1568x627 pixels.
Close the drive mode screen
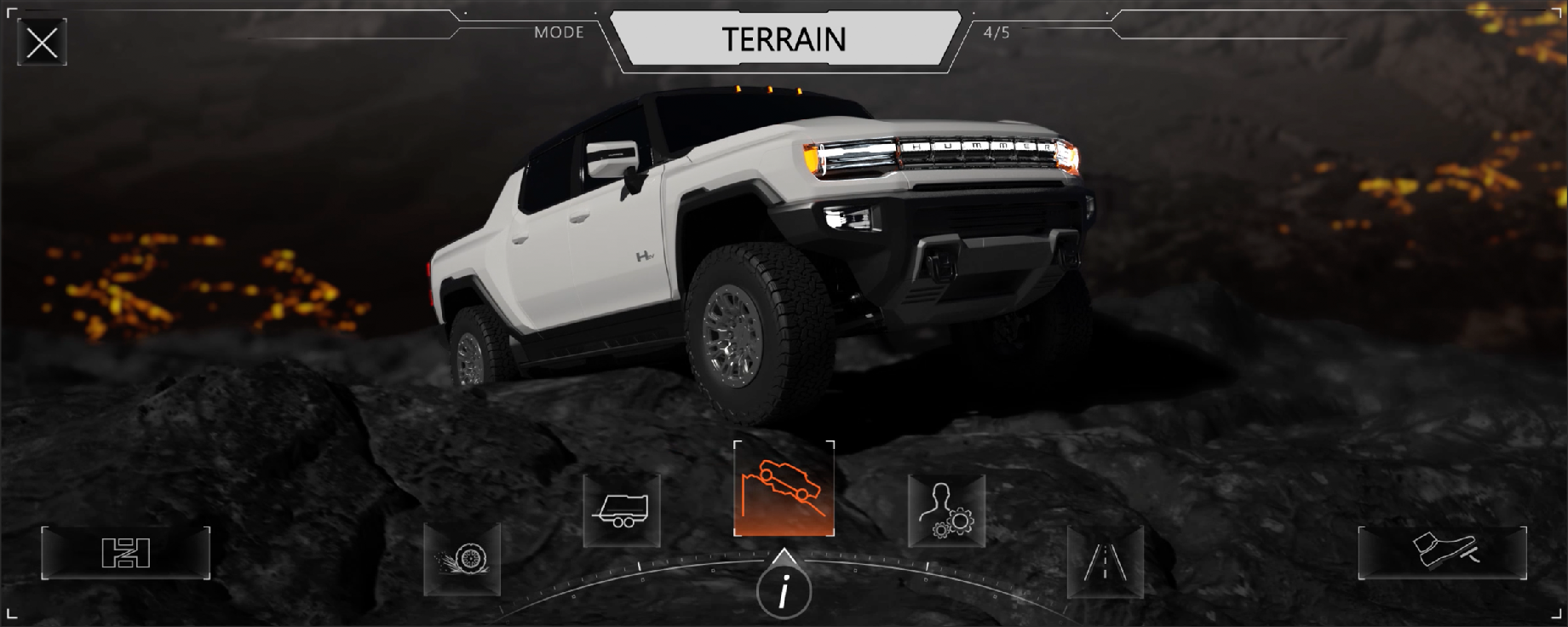pos(42,42)
